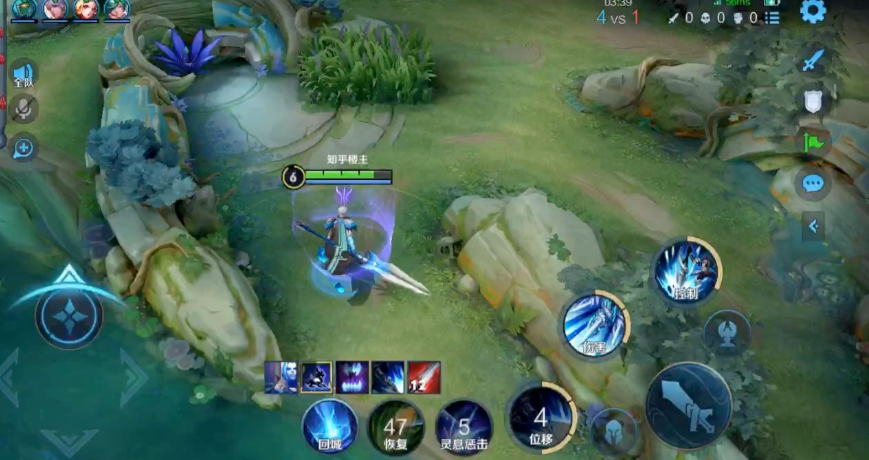Image resolution: width=869 pixels, height=460 pixels.
Task: Activate the 位移 dash skill
Action: tap(541, 418)
